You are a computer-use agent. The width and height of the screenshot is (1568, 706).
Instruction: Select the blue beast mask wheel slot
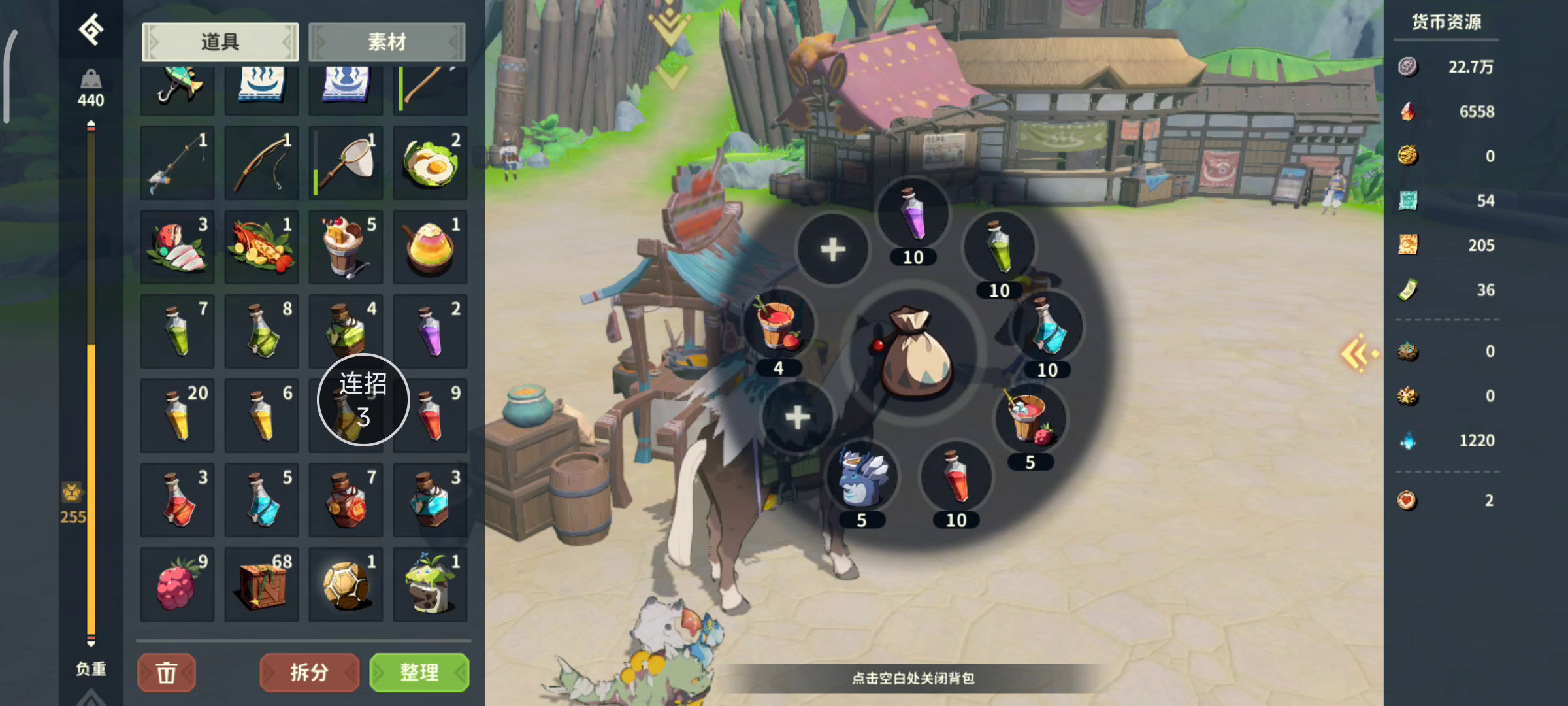[862, 479]
